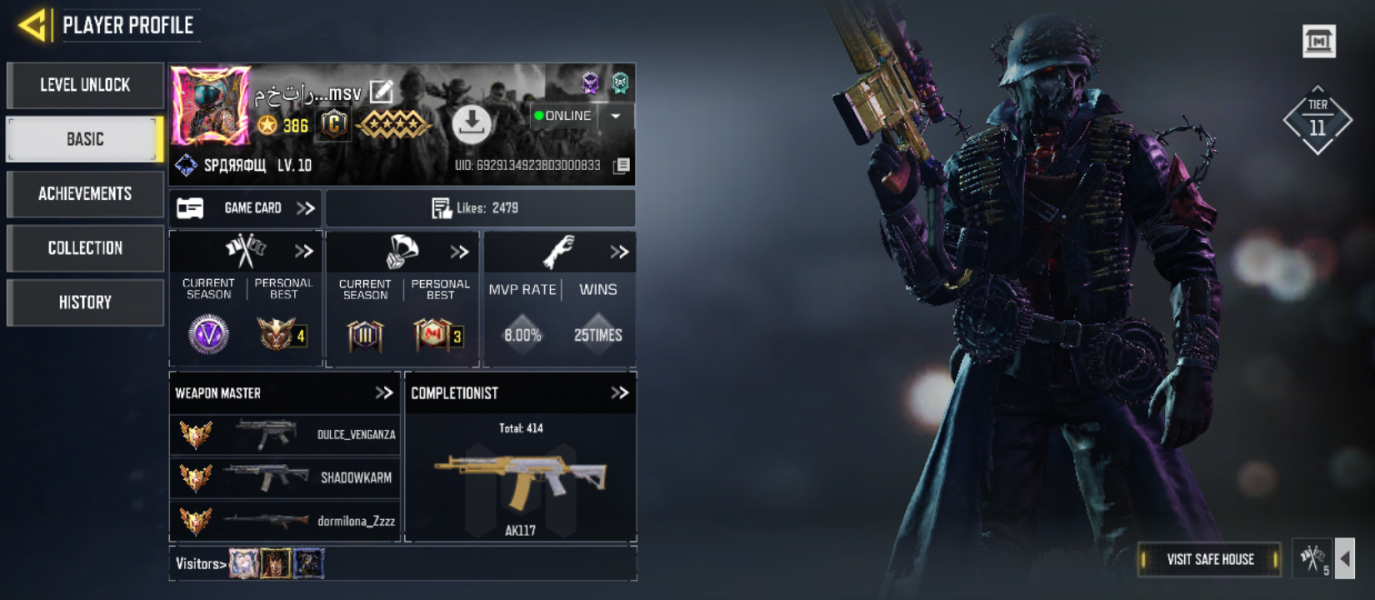This screenshot has height=600, width=1375.
Task: Open the Tier 11 badge
Action: coord(1317,120)
